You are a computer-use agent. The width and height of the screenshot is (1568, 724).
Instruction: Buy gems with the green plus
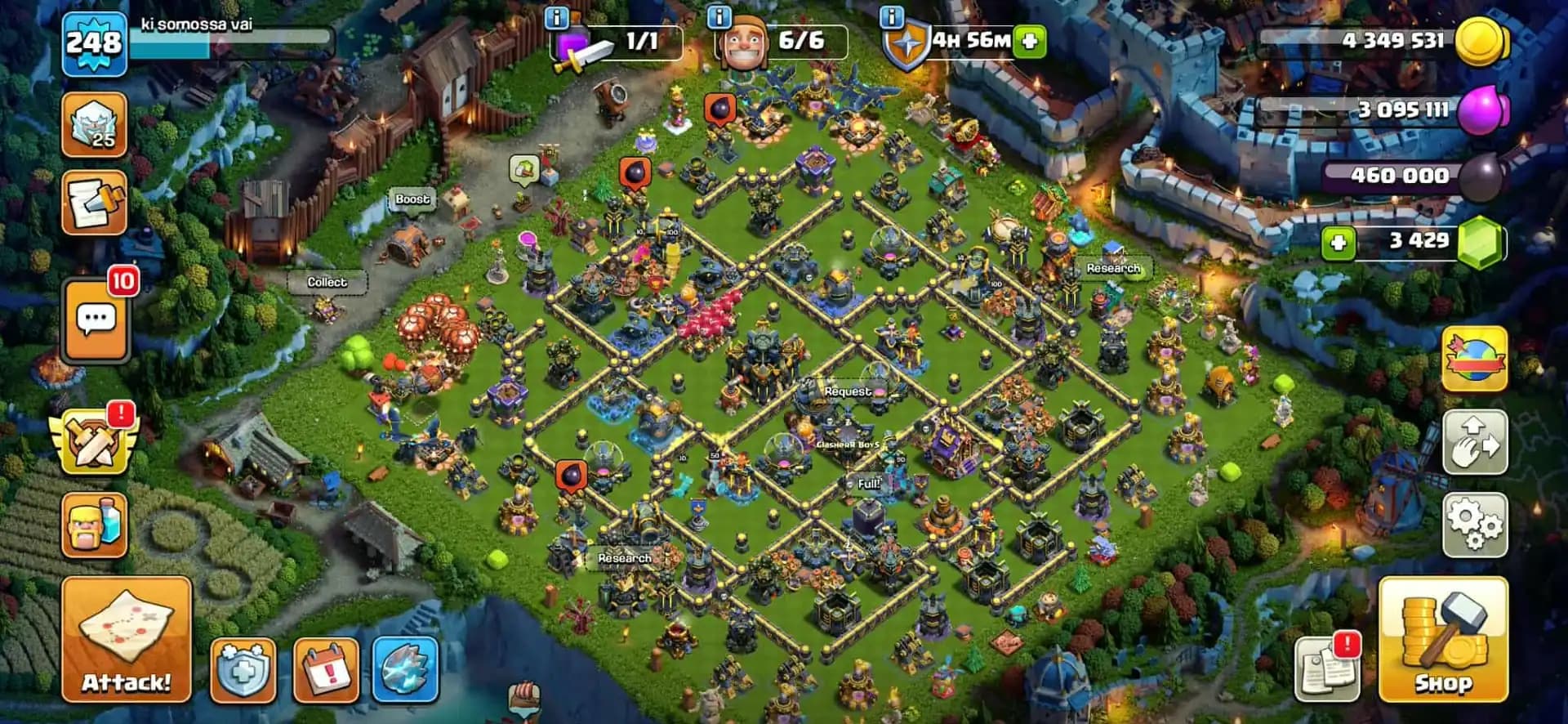(x=1339, y=242)
